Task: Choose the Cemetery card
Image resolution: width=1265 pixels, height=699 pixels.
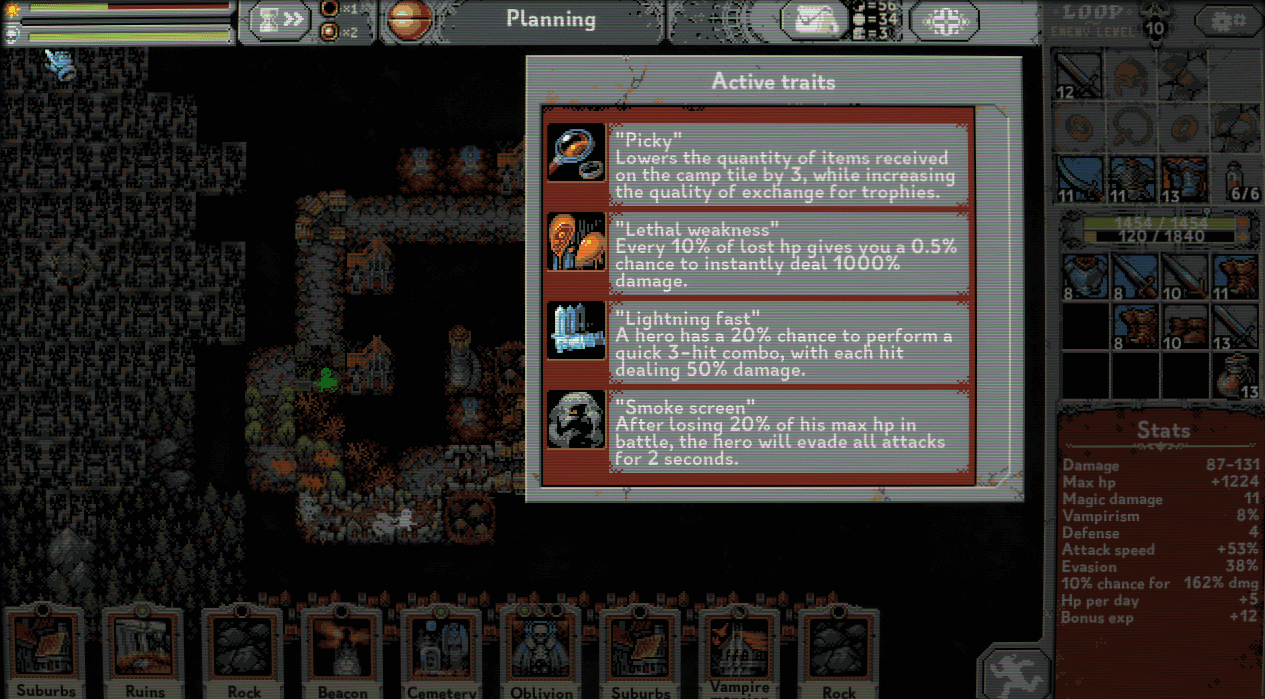Action: coord(442,652)
